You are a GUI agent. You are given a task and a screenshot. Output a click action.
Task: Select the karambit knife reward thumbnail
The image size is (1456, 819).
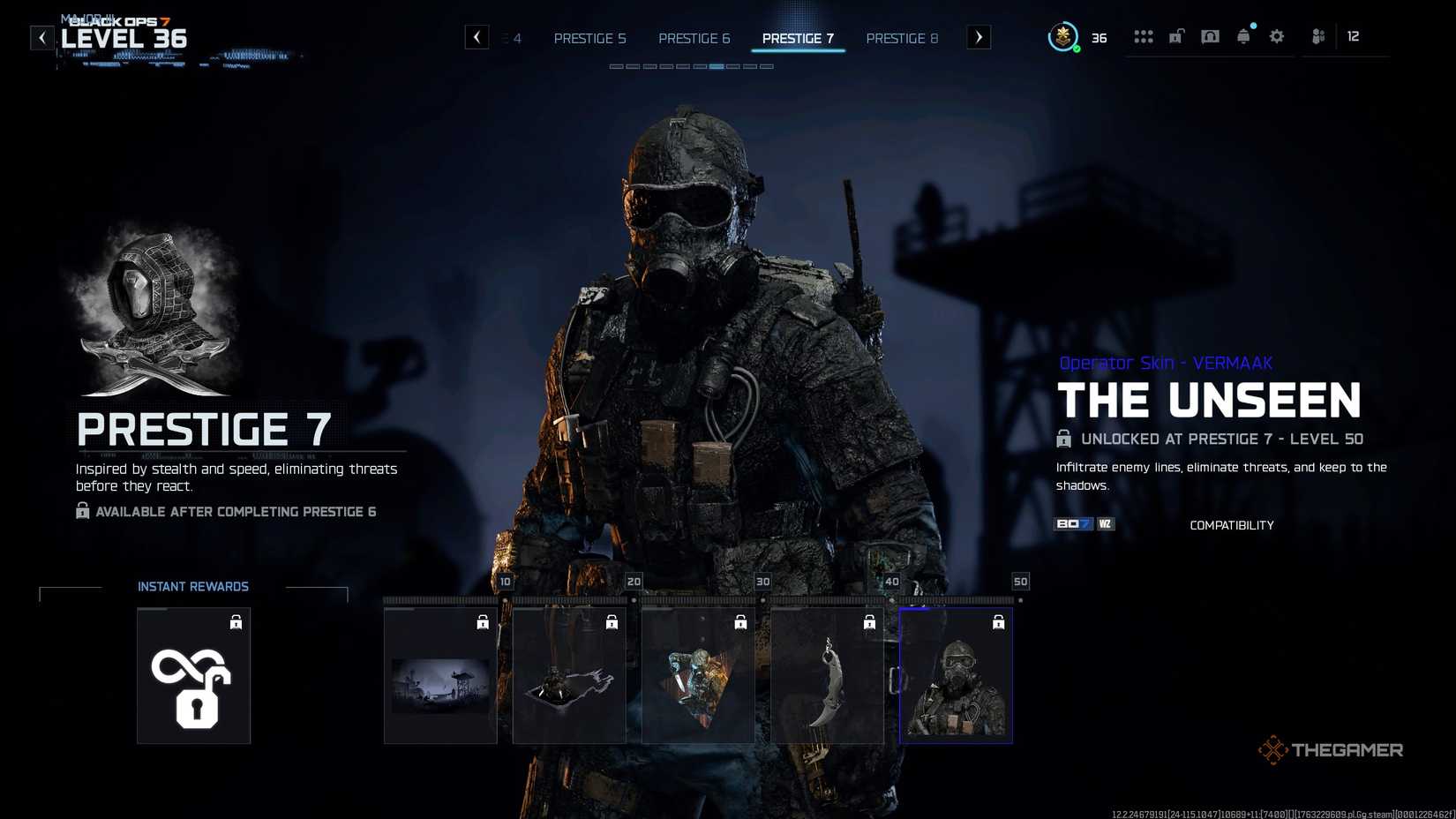827,675
